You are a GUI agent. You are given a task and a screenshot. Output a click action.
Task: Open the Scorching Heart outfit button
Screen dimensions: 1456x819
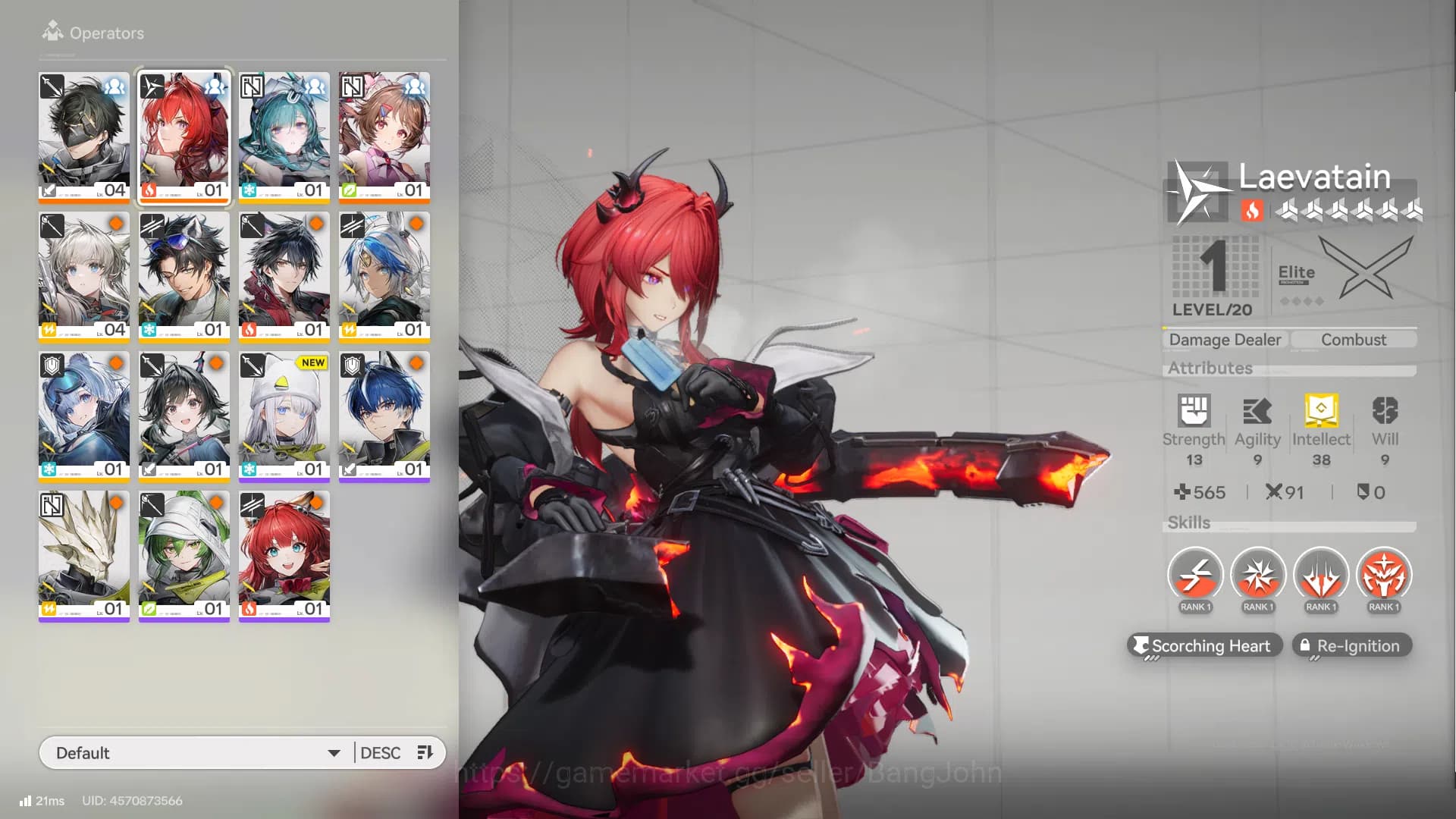(1205, 645)
